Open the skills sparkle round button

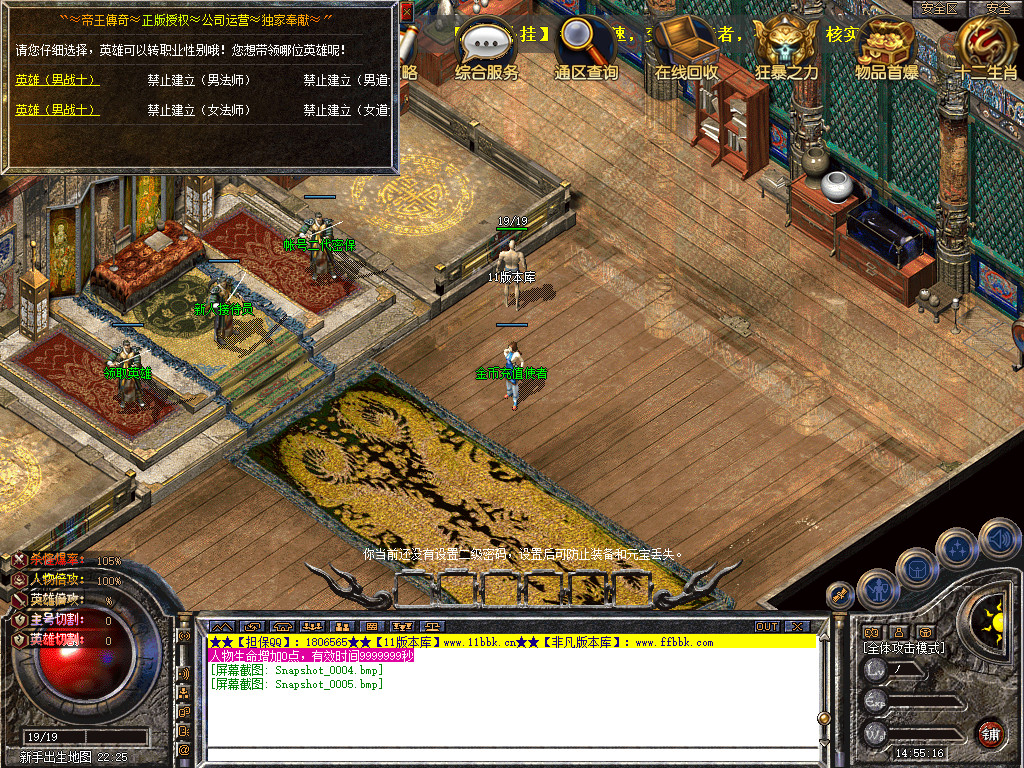(957, 550)
